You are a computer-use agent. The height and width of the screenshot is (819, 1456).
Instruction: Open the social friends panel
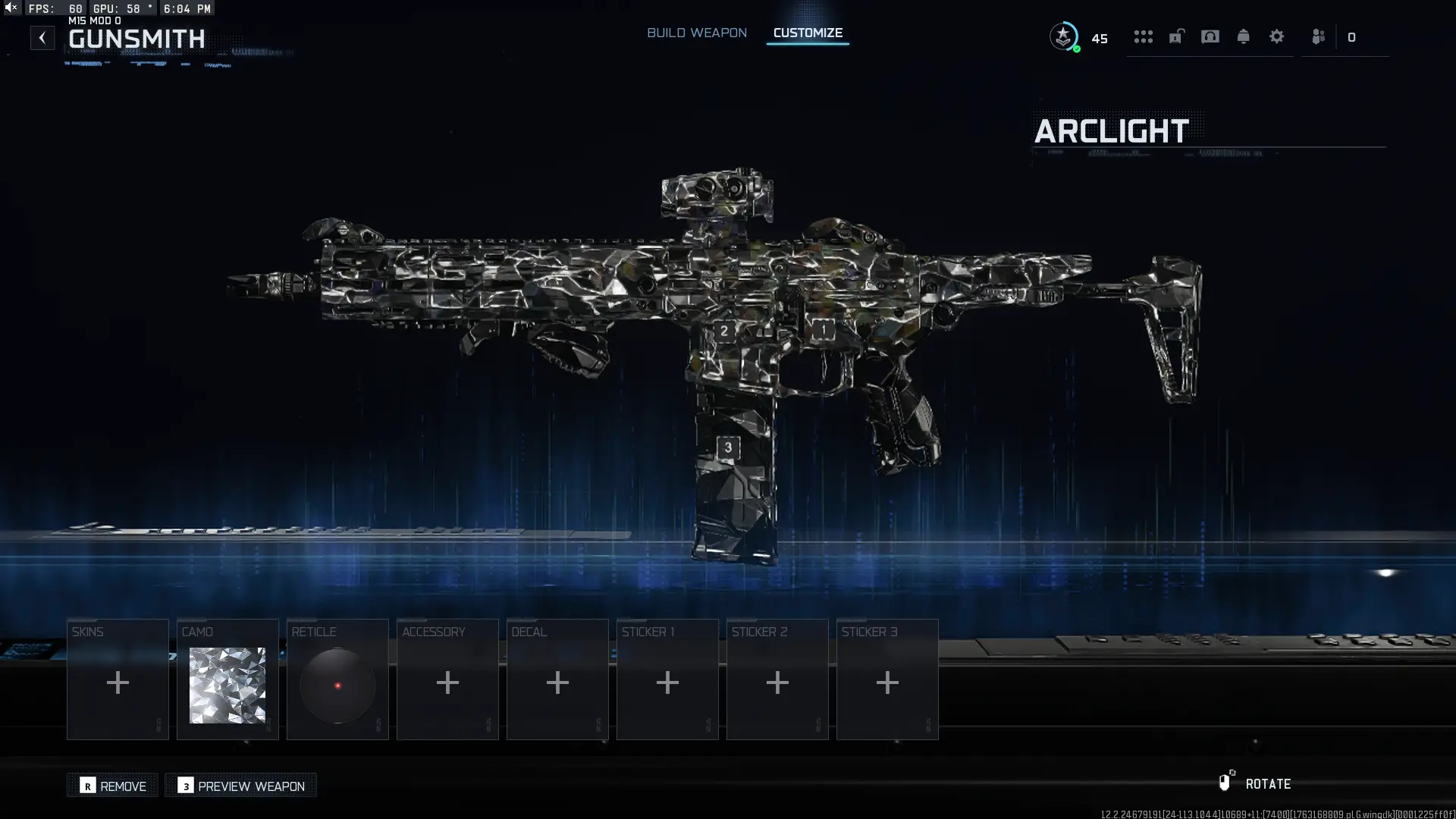click(x=1318, y=36)
